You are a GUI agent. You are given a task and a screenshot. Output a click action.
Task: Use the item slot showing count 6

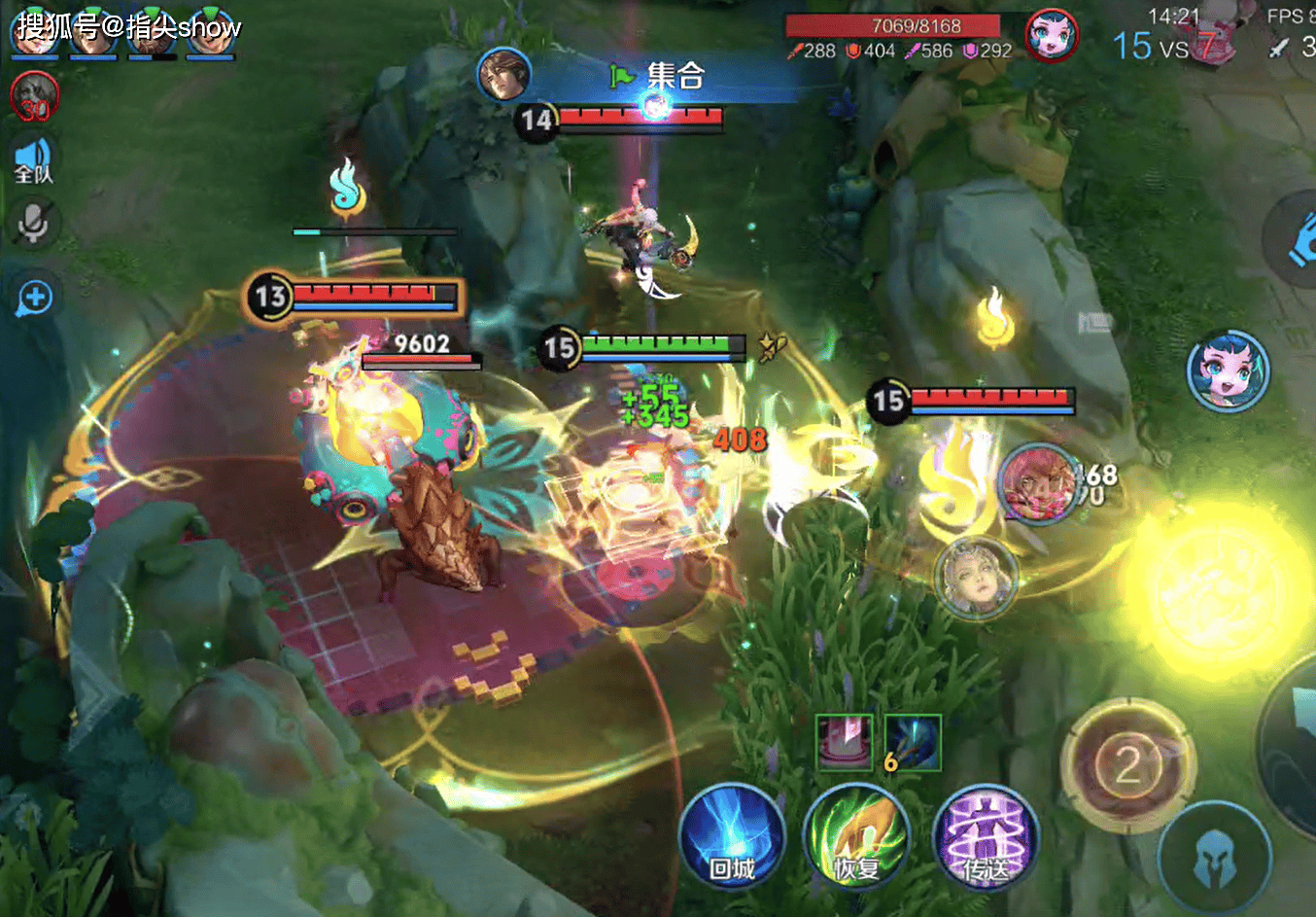[x=913, y=742]
